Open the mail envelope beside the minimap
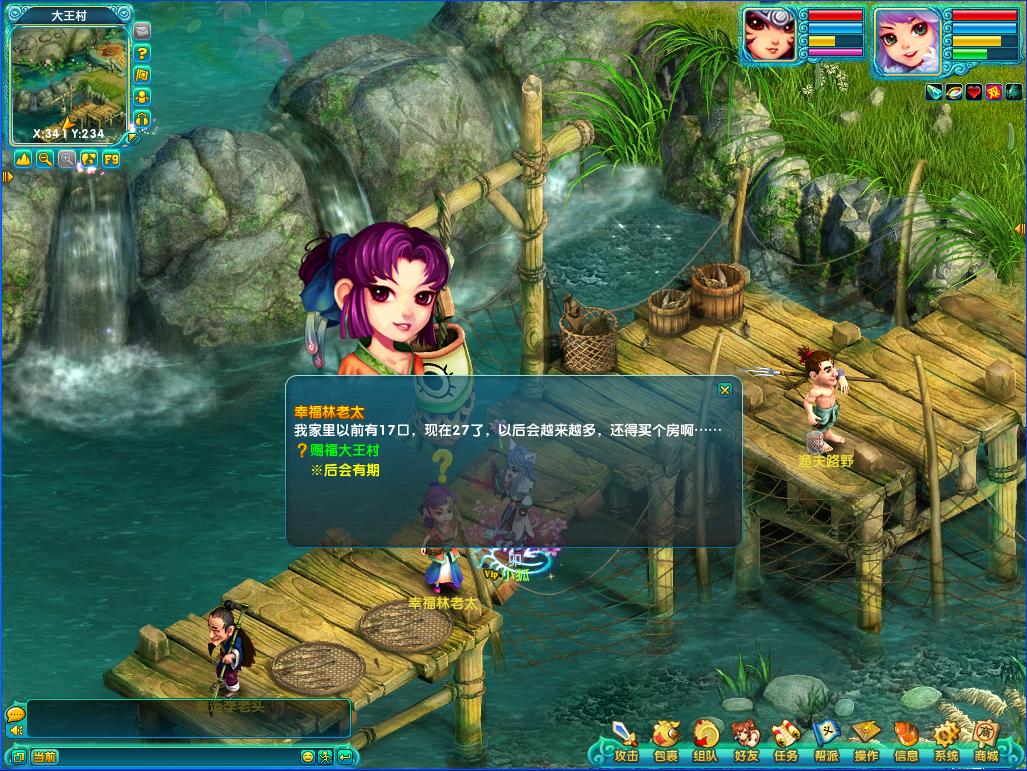1027x771 pixels. pyautogui.click(x=142, y=31)
